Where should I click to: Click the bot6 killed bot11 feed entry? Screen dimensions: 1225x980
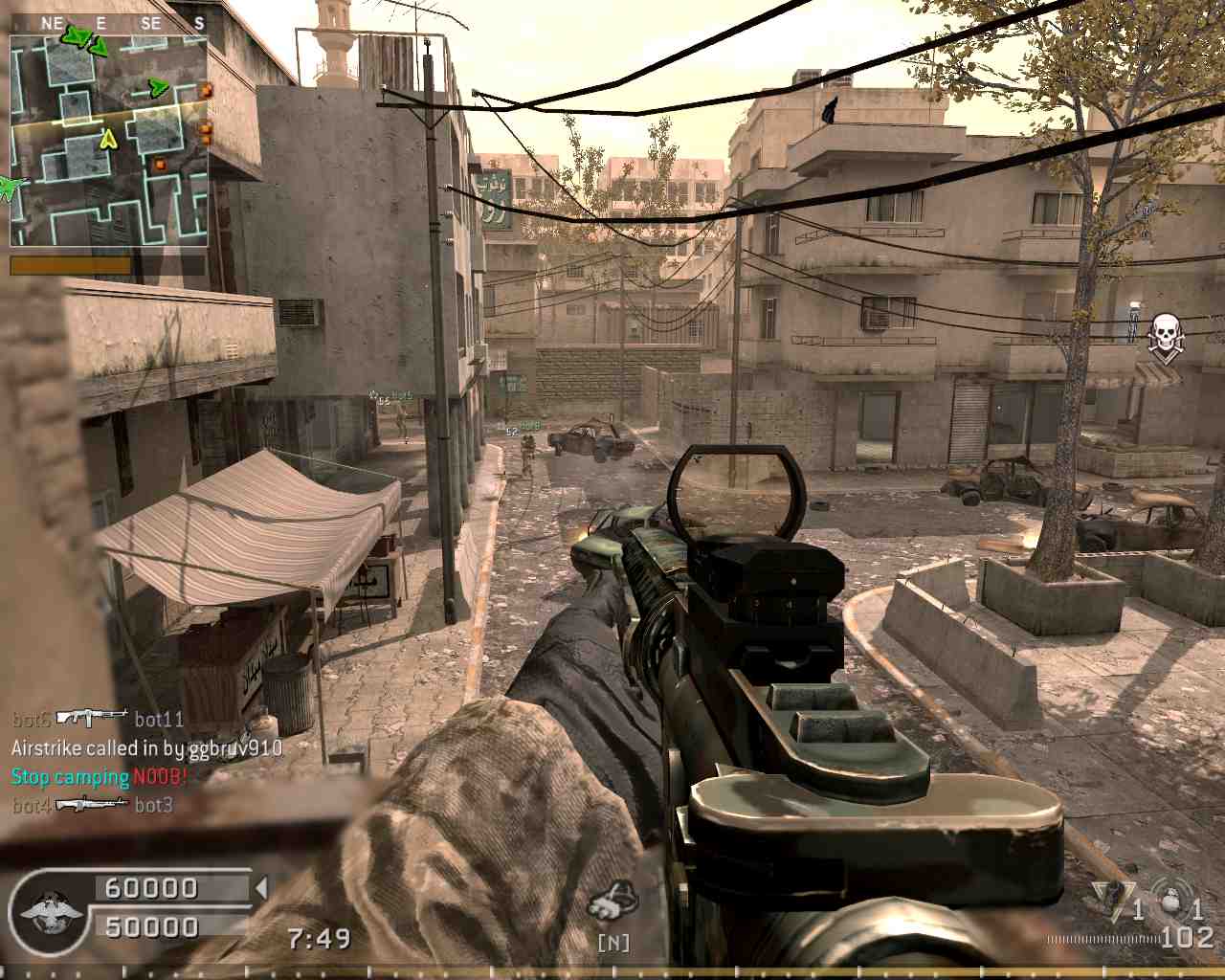point(98,718)
